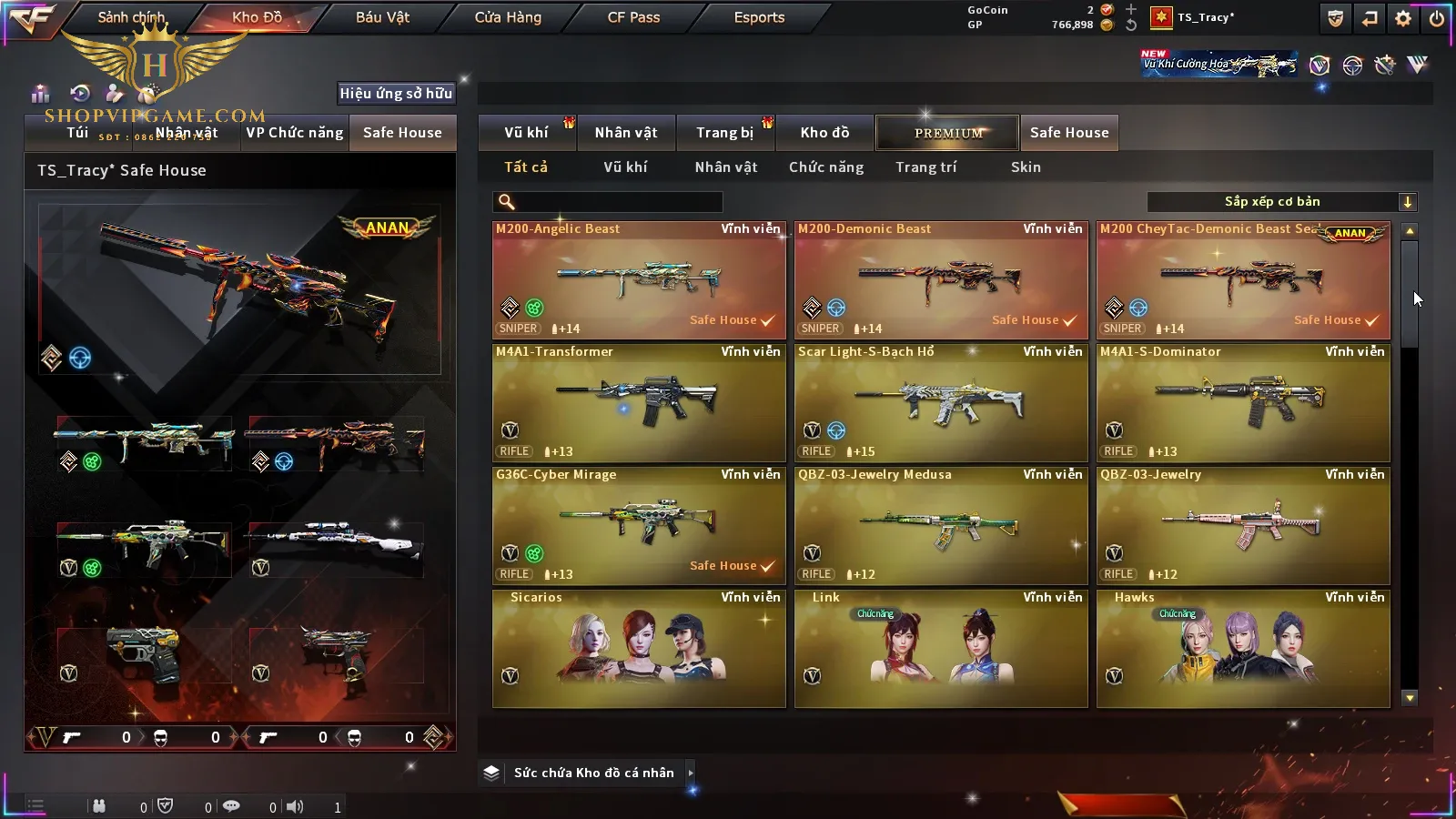Screen dimensions: 1456x819
Task: Select the M200-Angelic Beast sniper
Action: pyautogui.click(x=639, y=280)
